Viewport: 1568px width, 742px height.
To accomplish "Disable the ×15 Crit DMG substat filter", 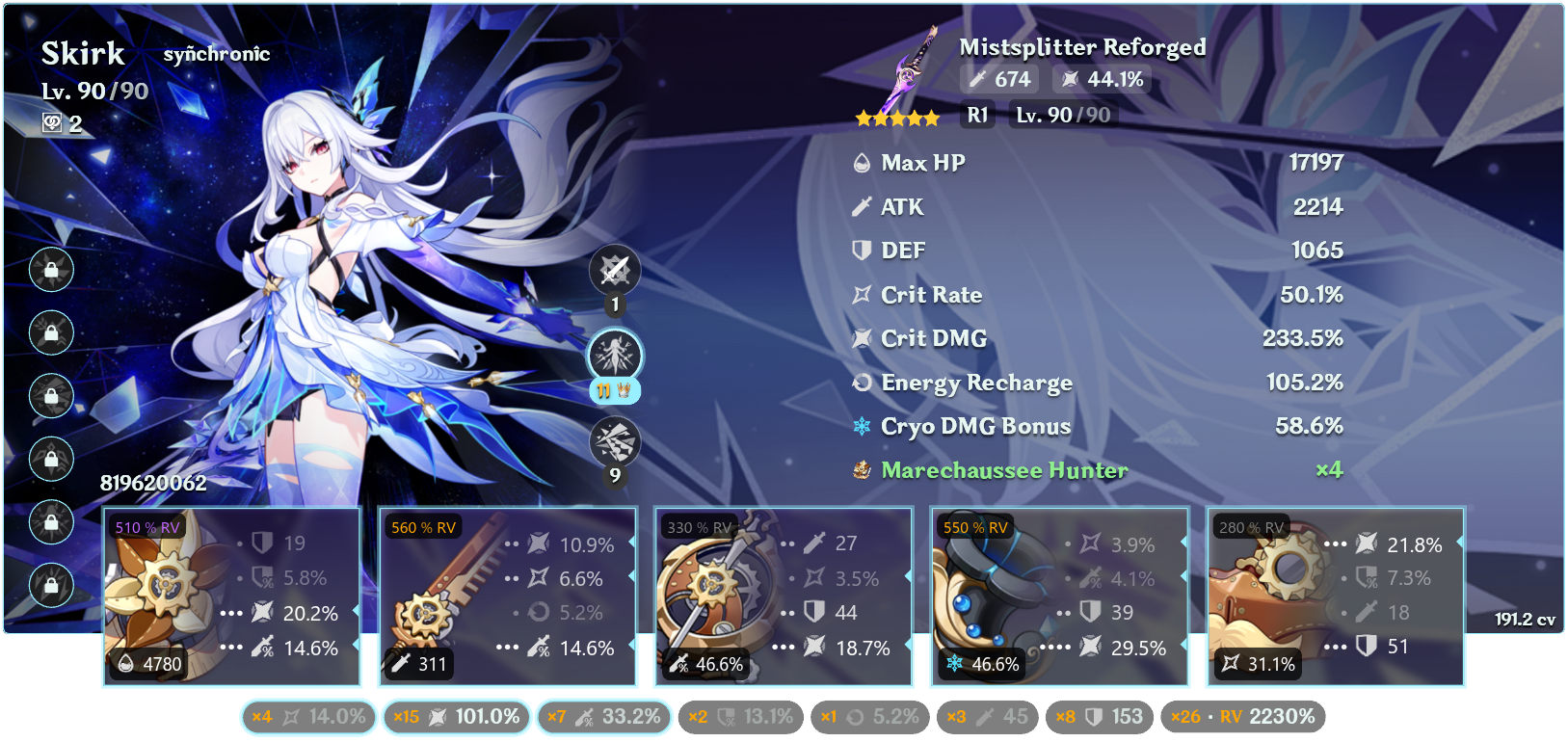I will 455,717.
